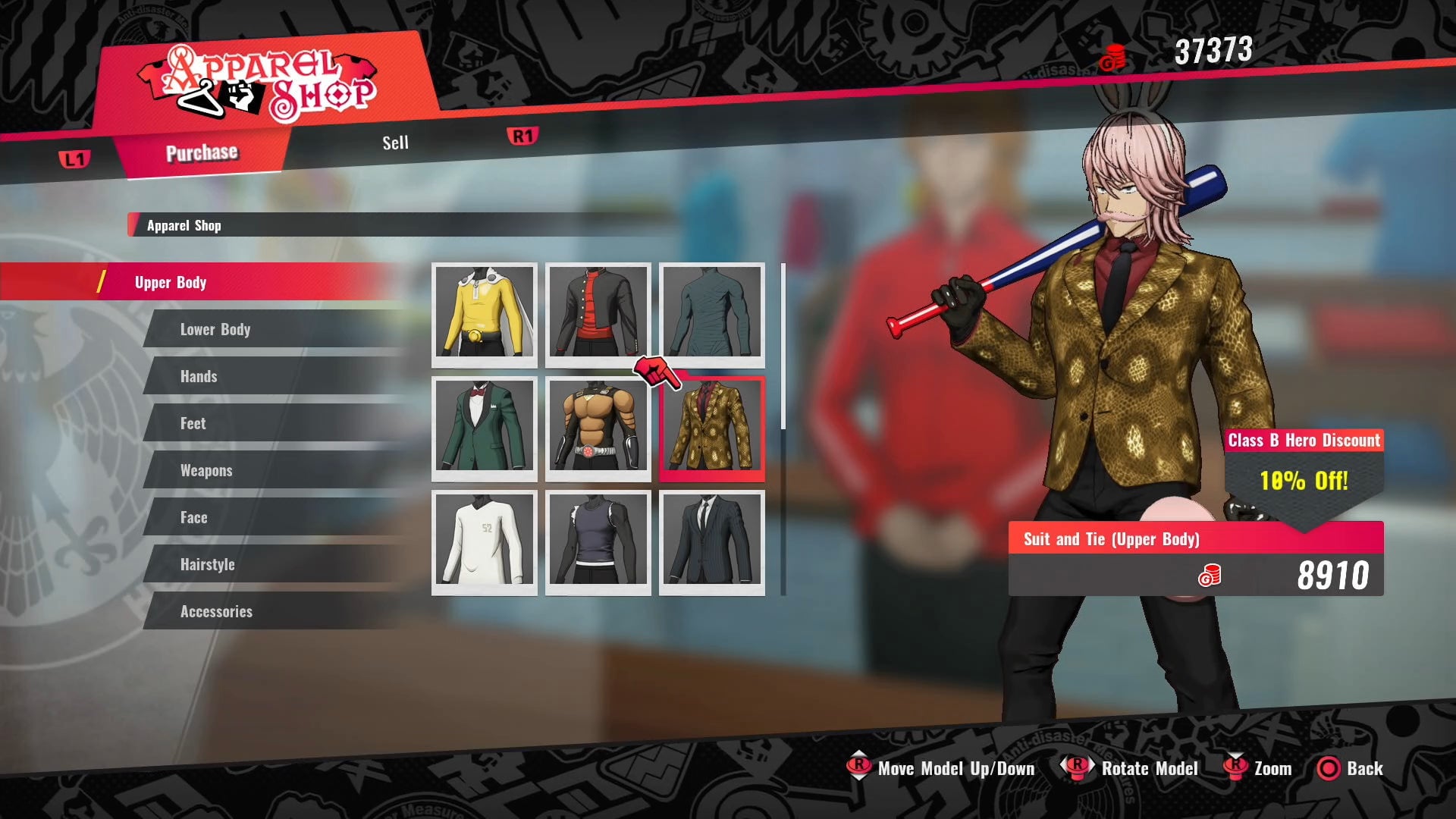Select the gold leopard-print Suit and Tie
This screenshot has height=819, width=1456.
click(x=711, y=429)
